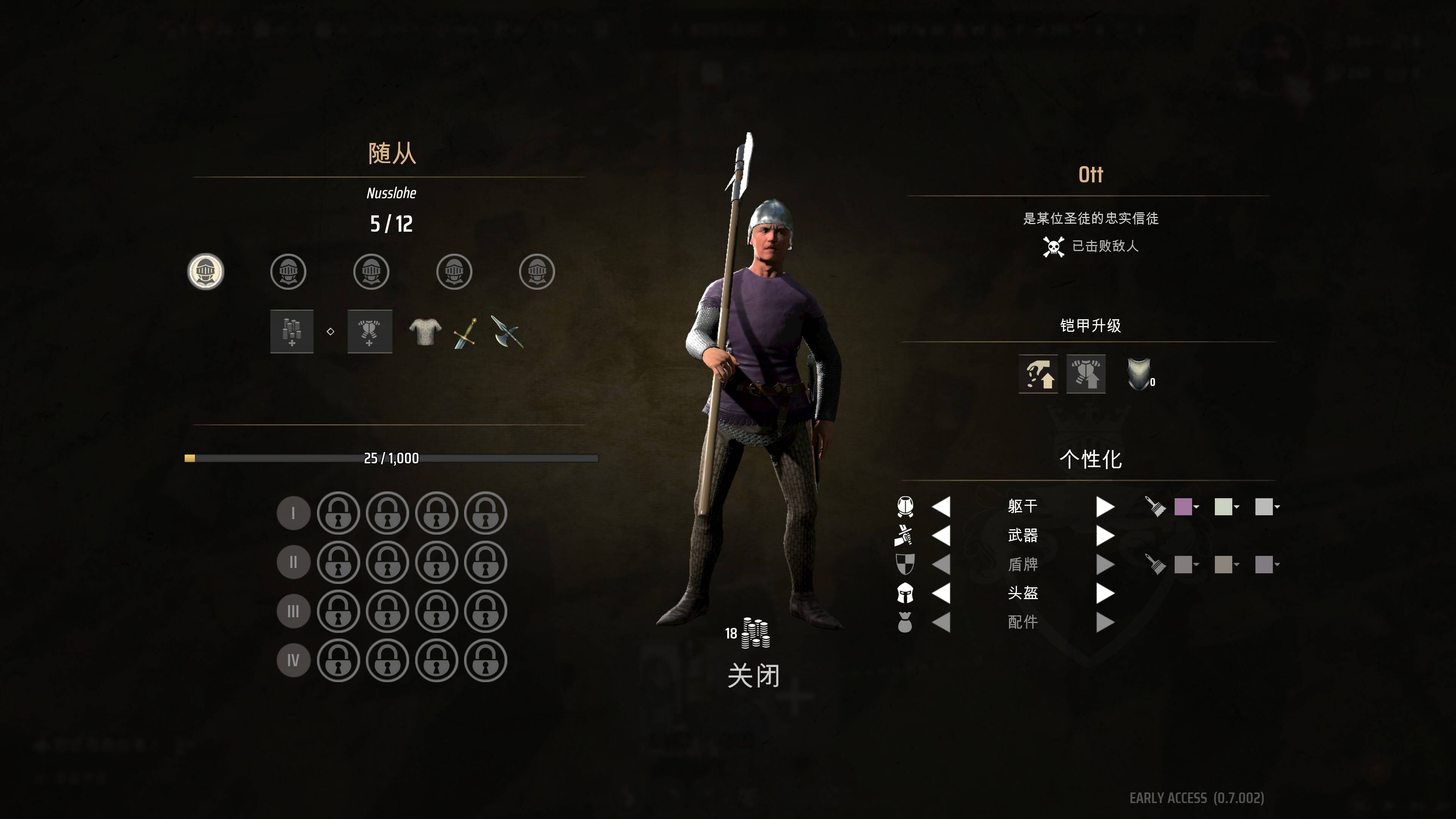
Task: Cycle to next 武器 weapon option
Action: click(x=1105, y=535)
